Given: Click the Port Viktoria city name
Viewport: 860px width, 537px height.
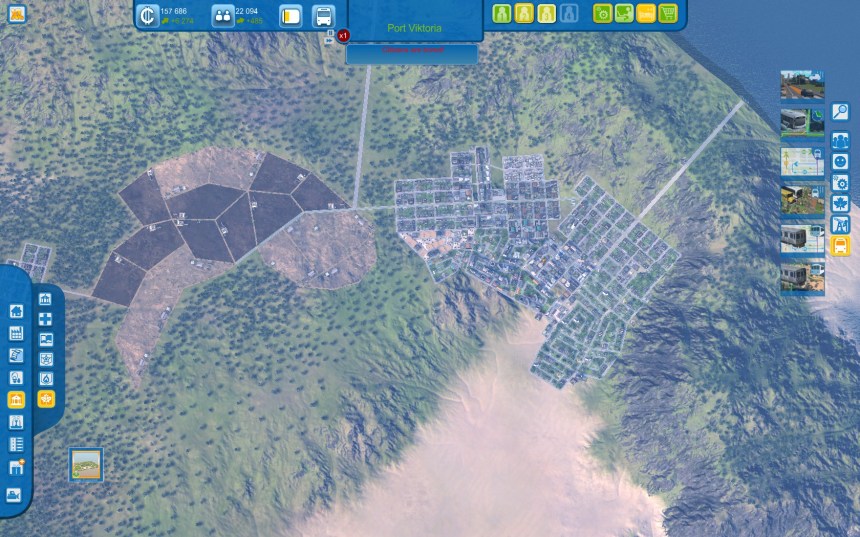Looking at the screenshot, I should [413, 28].
